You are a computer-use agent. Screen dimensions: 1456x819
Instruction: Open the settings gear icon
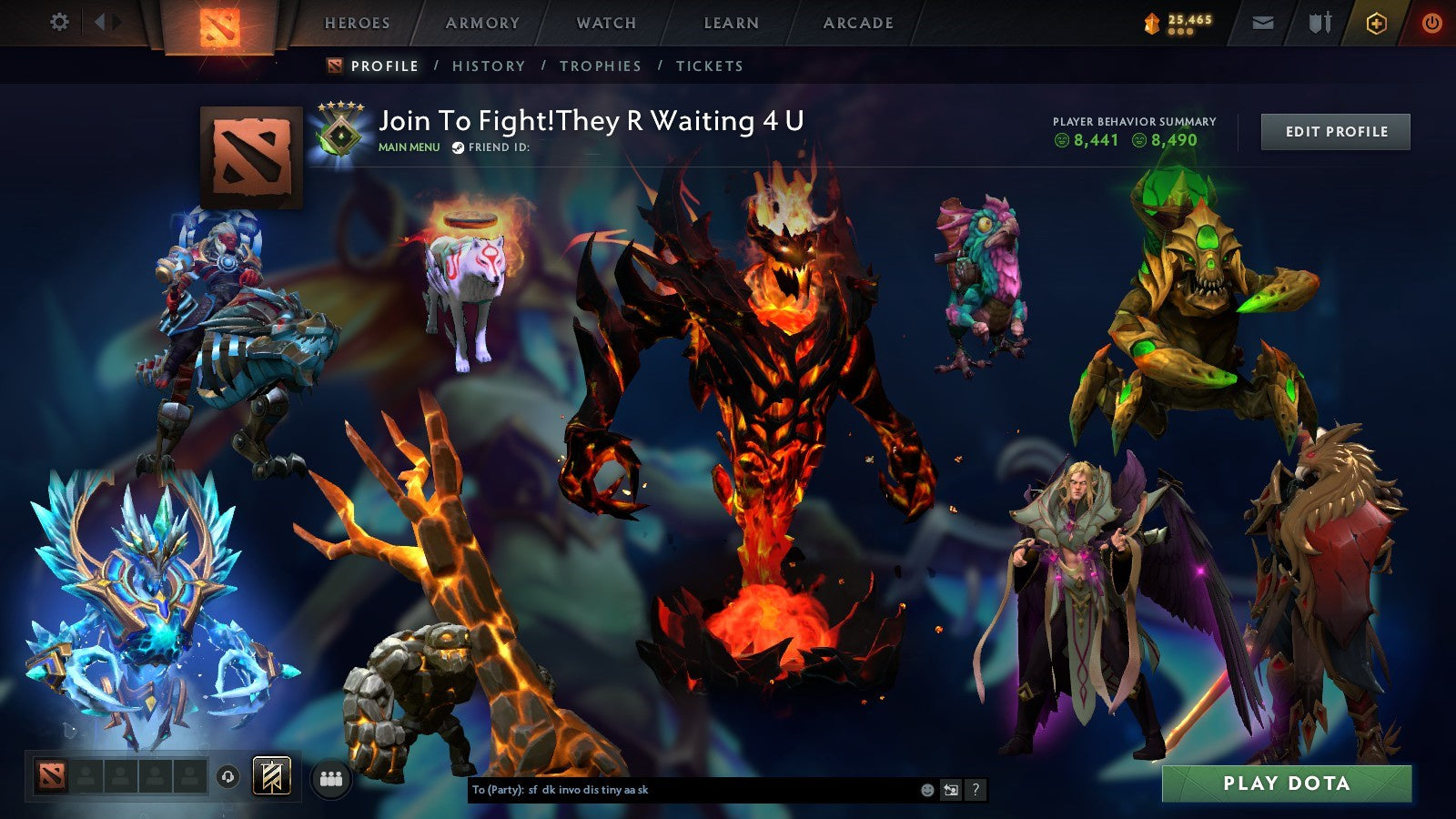[60, 20]
